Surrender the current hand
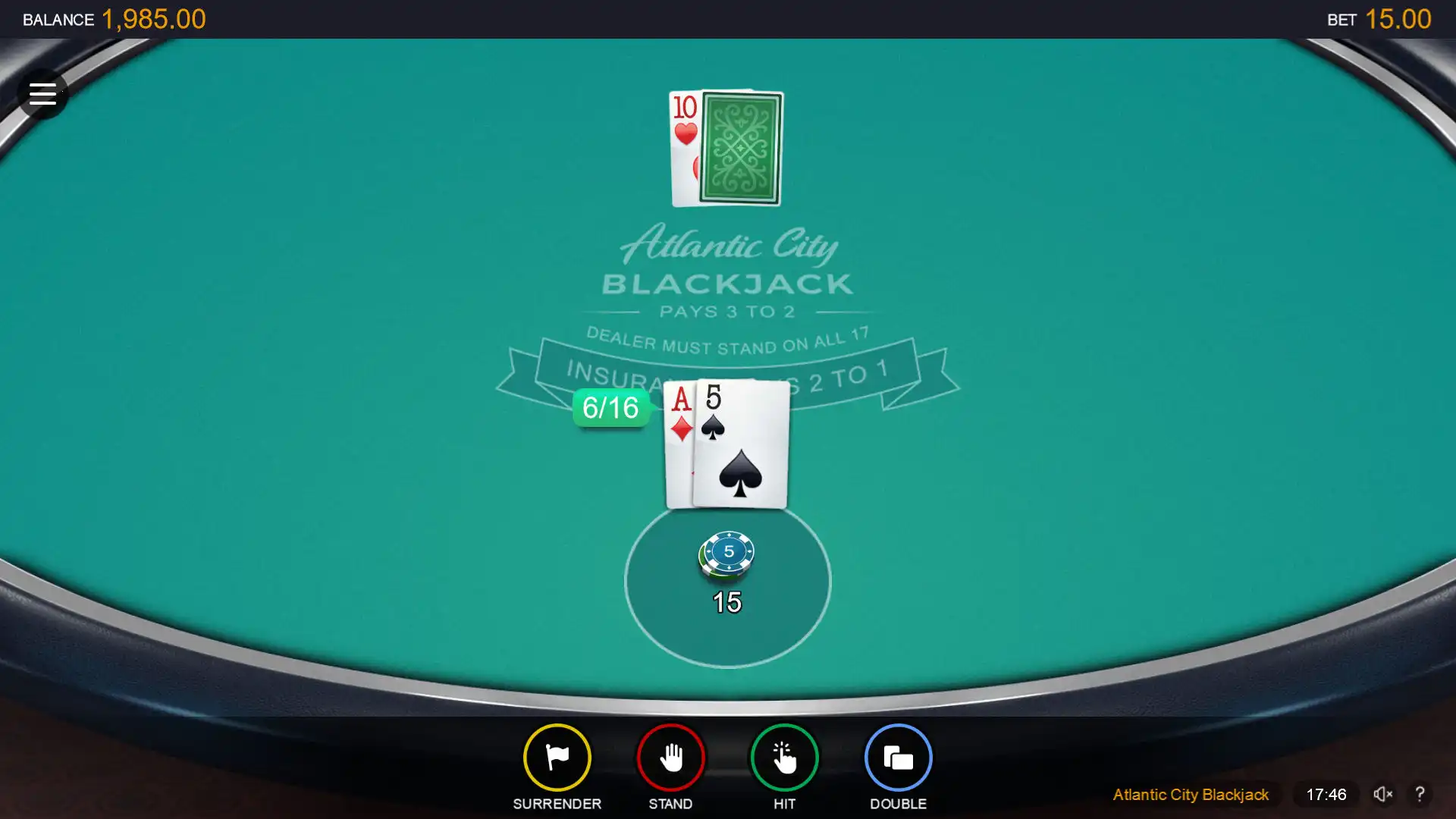Viewport: 1456px width, 819px height. click(x=557, y=758)
